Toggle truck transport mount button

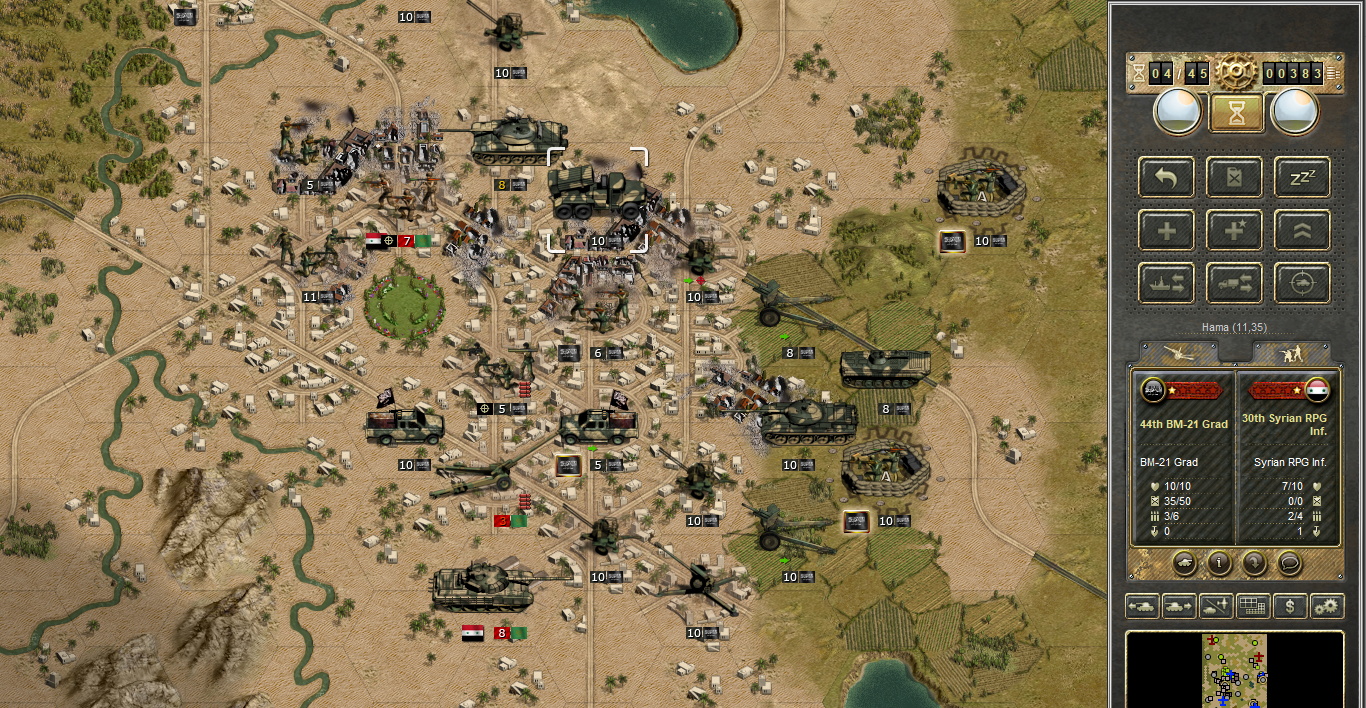click(x=1234, y=283)
